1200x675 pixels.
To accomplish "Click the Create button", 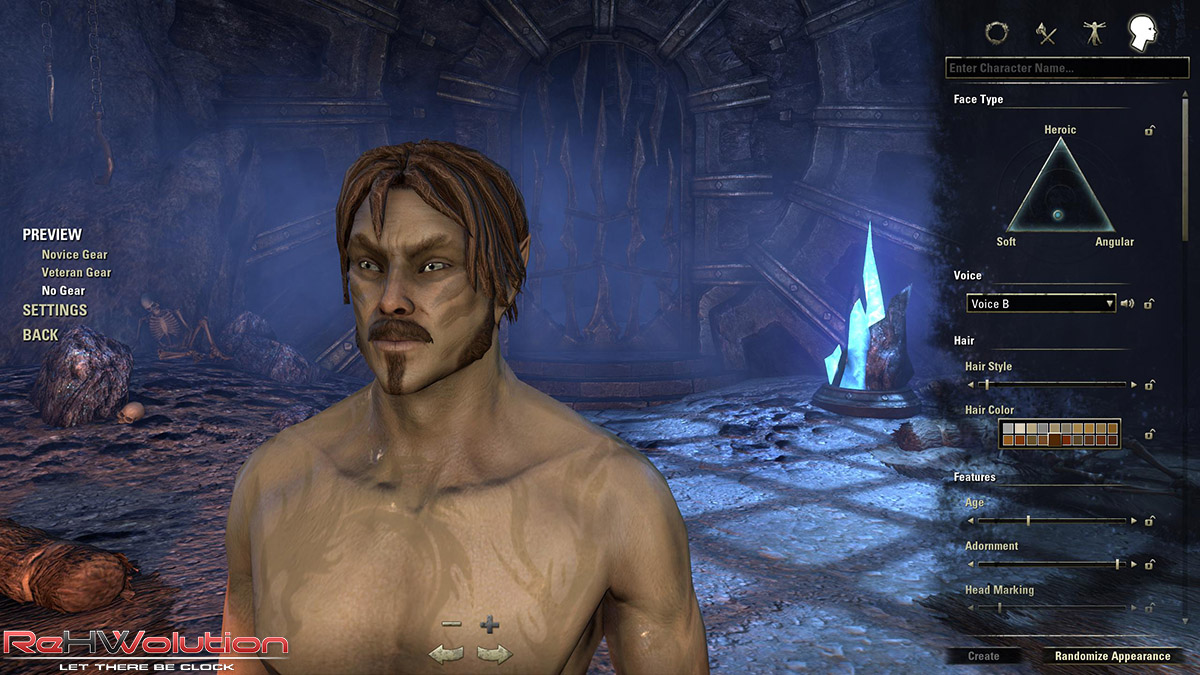I will point(983,656).
